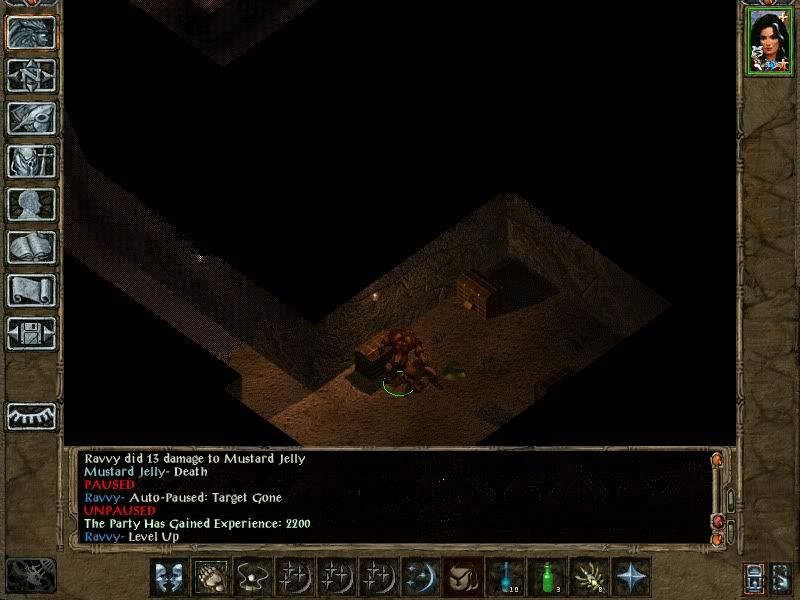
Task: Select the paw weapon slot
Action: [x=211, y=576]
